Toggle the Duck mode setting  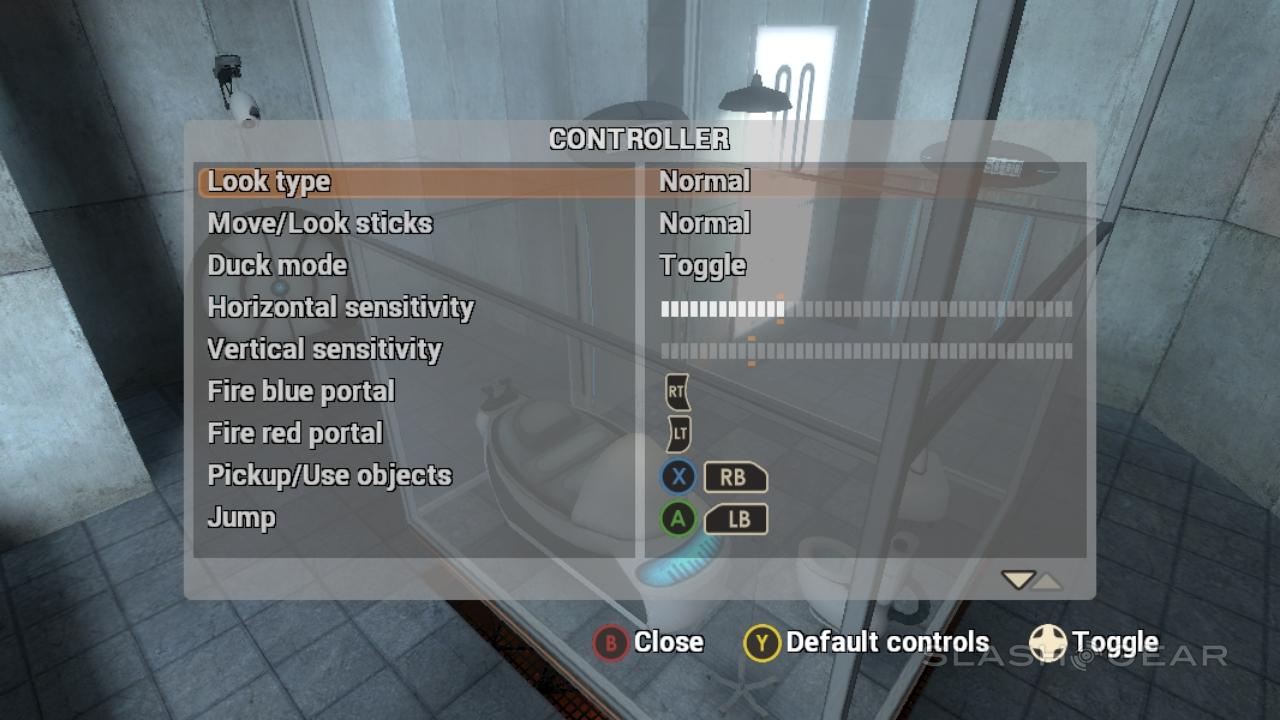[278, 265]
